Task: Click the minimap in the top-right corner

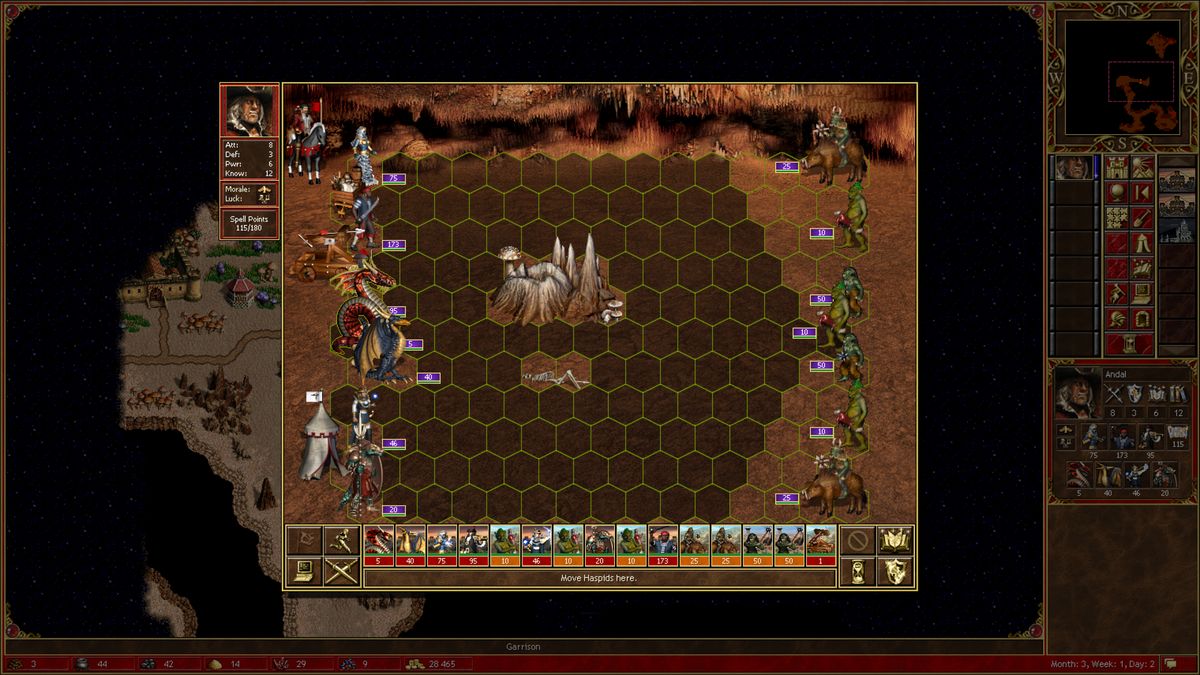Action: 1121,76
